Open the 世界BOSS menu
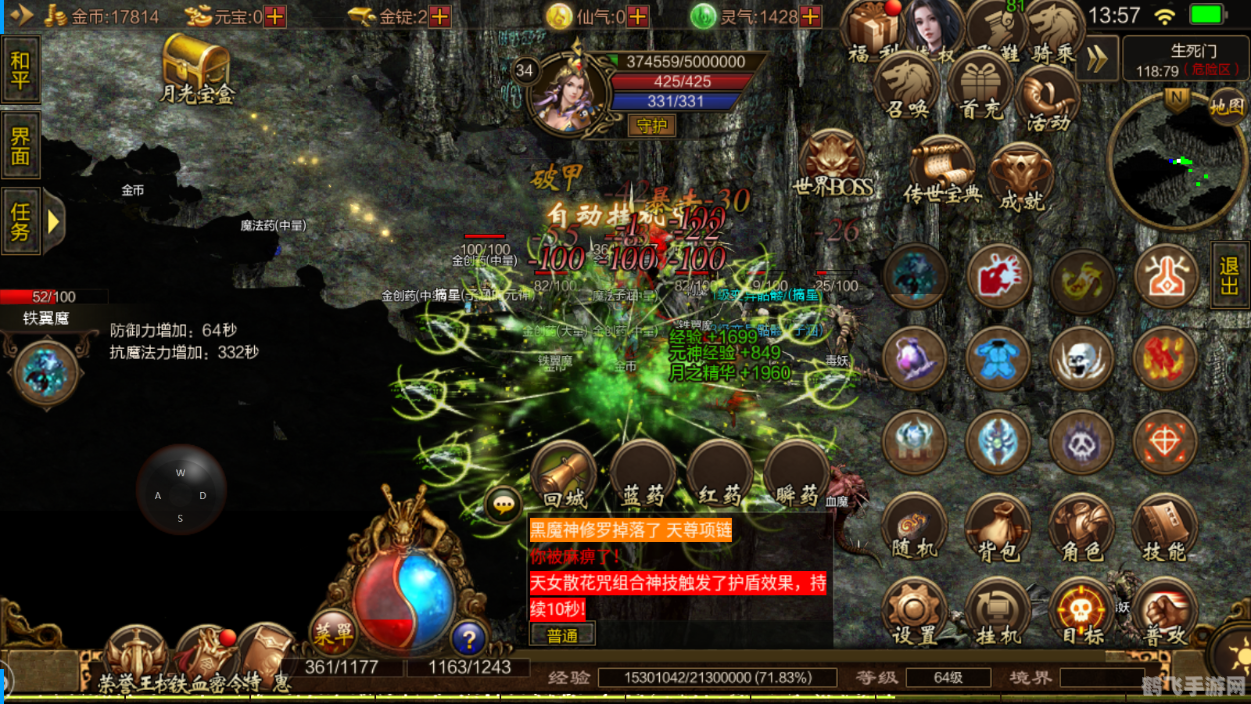Image resolution: width=1251 pixels, height=704 pixels. [832, 165]
